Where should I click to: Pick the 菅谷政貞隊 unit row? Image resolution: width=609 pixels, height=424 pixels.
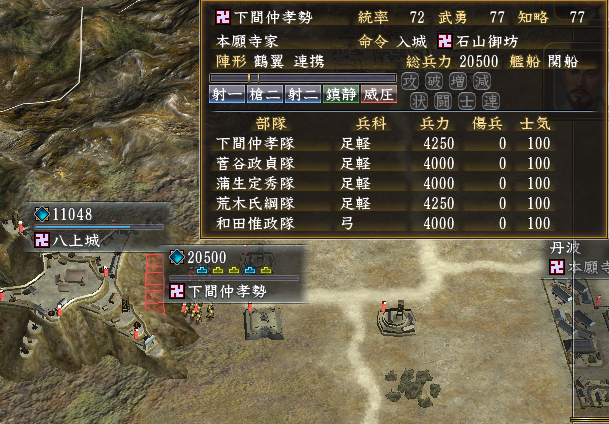[x=380, y=163]
